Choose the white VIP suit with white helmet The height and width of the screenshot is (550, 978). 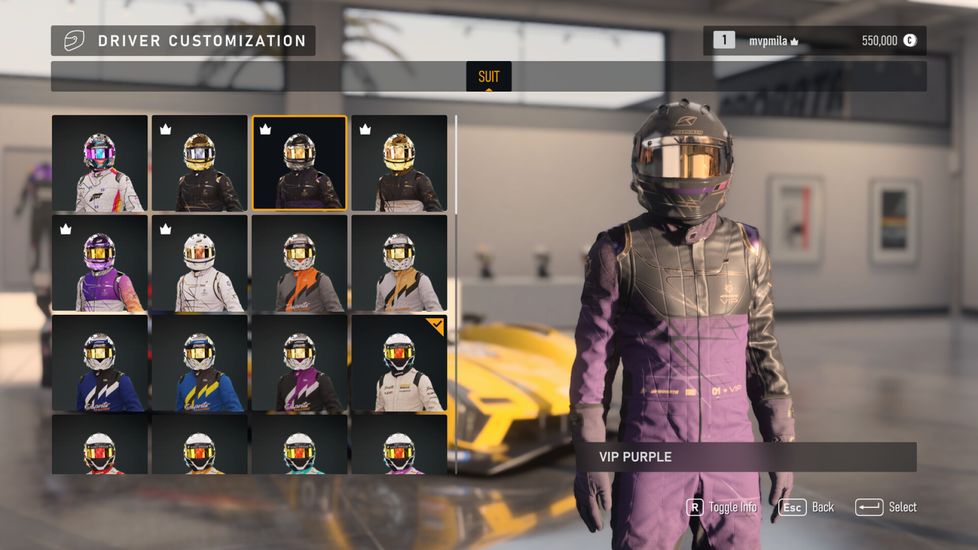click(x=200, y=263)
